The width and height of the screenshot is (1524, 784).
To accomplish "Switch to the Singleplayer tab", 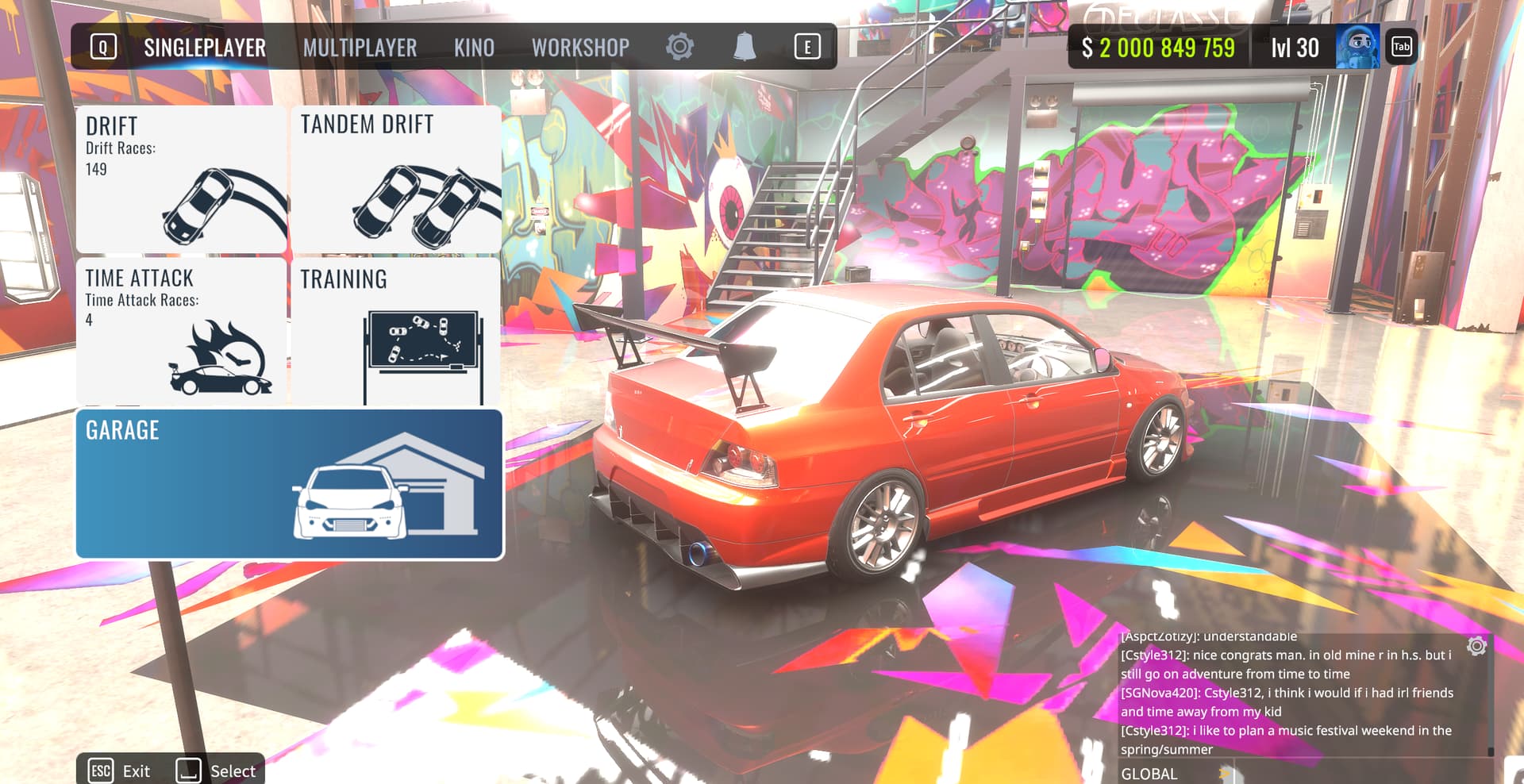I will click(x=205, y=48).
